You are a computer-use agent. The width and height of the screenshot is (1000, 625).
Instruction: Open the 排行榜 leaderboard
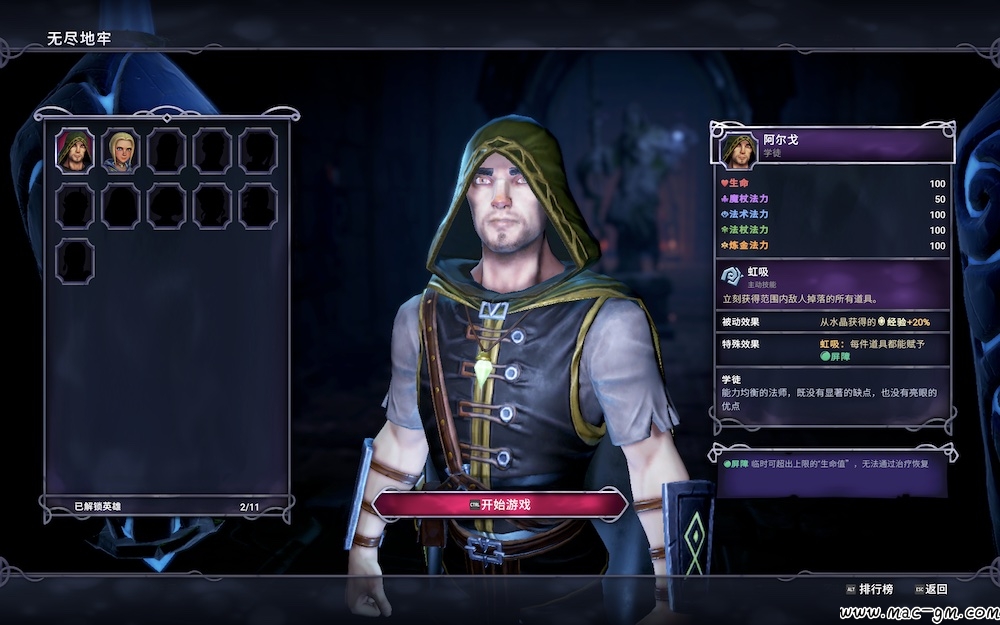click(x=869, y=589)
